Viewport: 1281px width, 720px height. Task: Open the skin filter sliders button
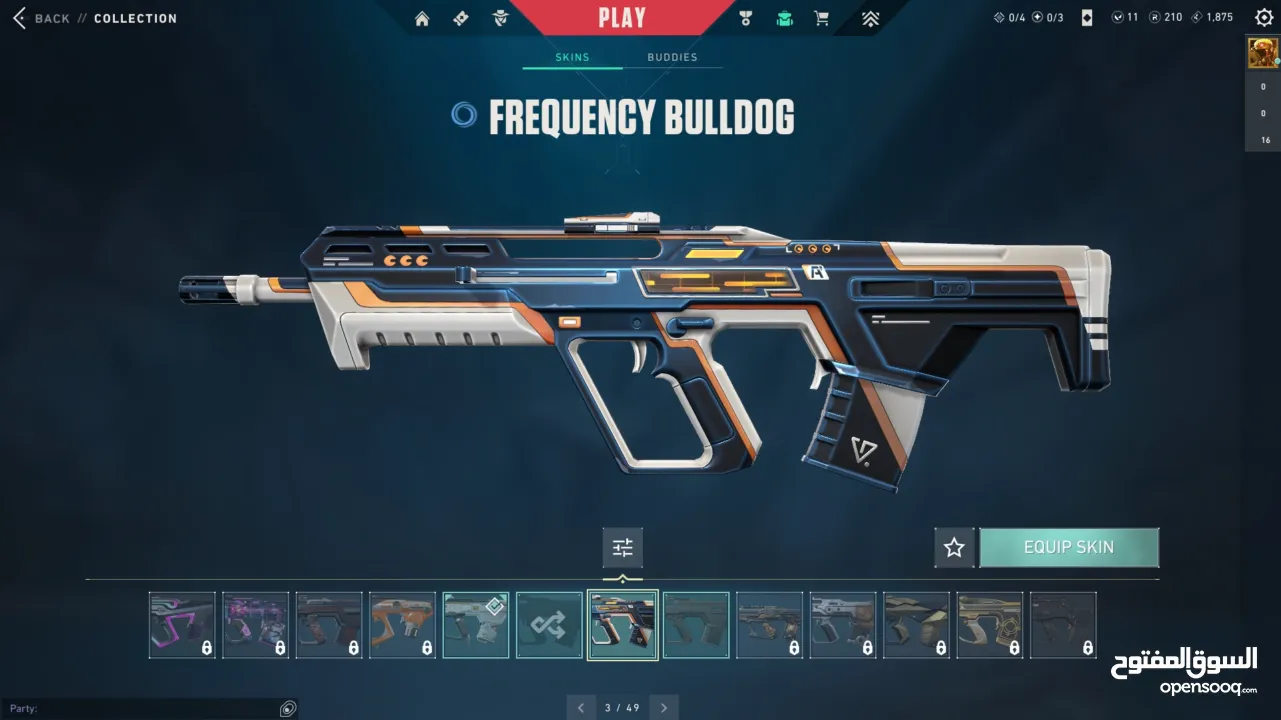click(622, 547)
